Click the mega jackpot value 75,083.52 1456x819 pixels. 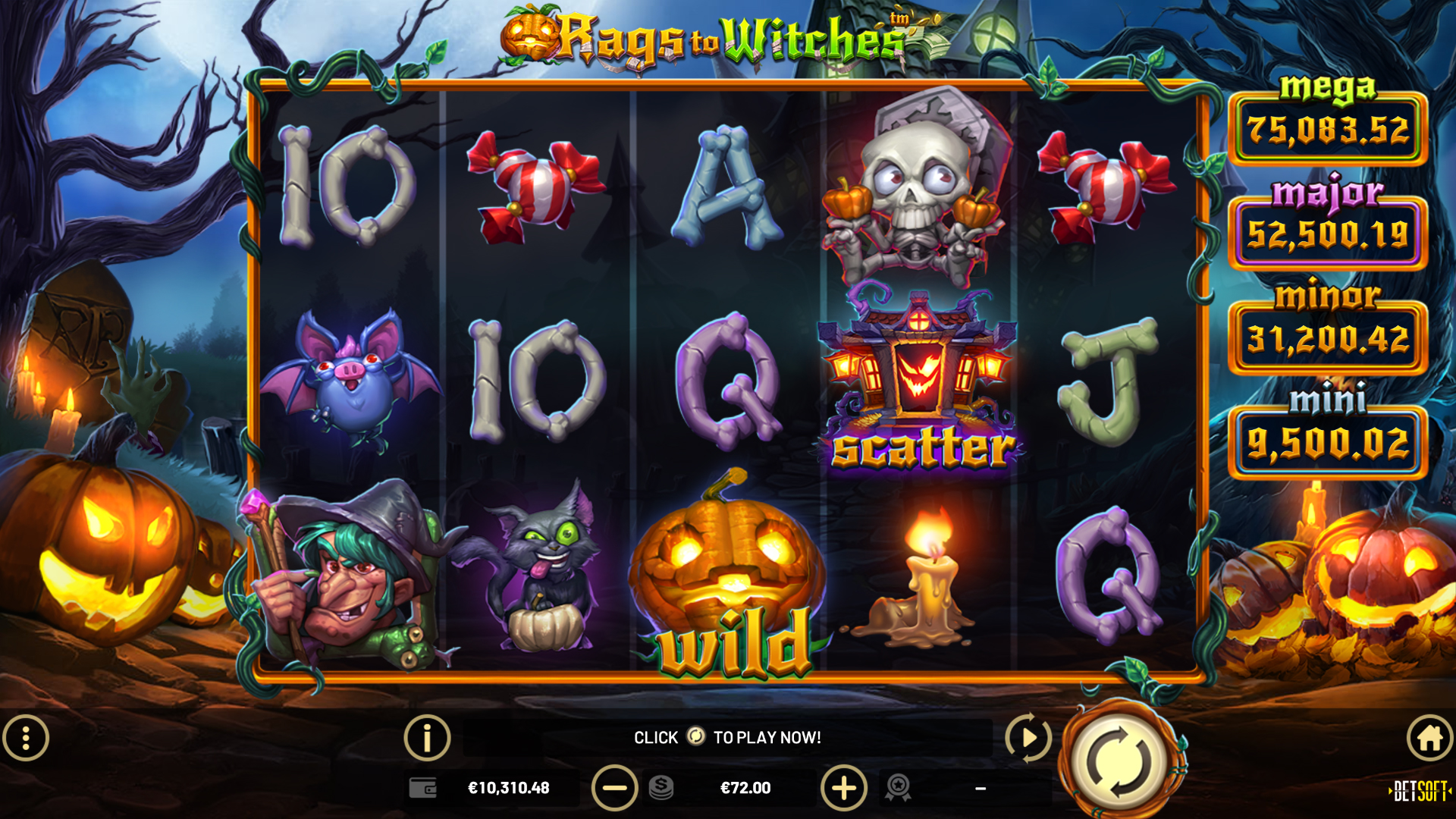tap(1328, 130)
